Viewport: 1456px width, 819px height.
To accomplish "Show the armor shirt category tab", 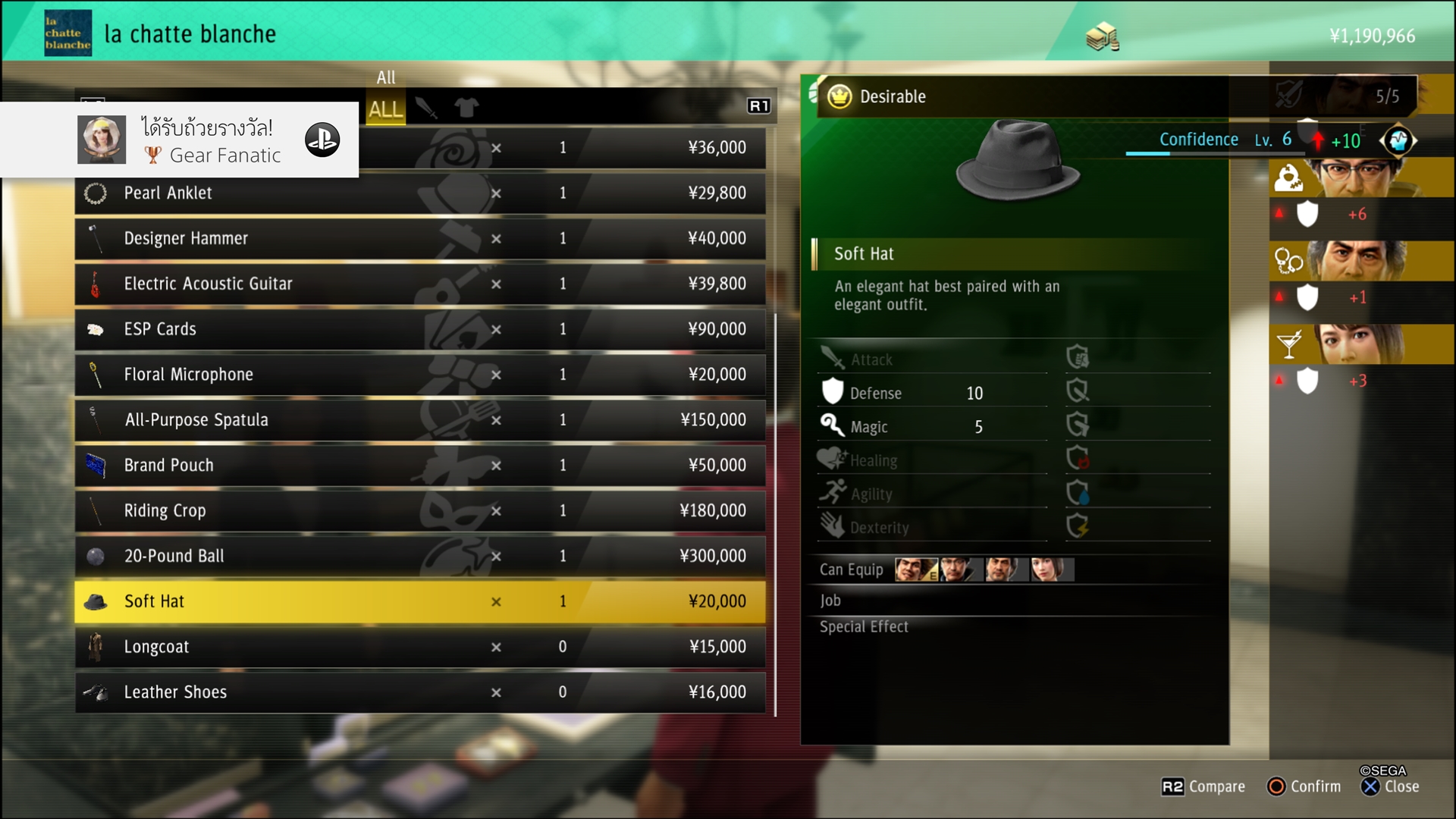I will [466, 108].
